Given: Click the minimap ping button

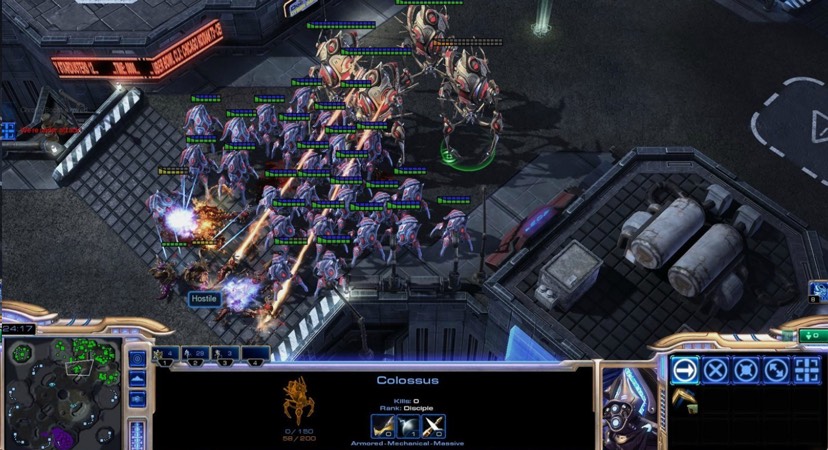Looking at the screenshot, I should [x=137, y=358].
